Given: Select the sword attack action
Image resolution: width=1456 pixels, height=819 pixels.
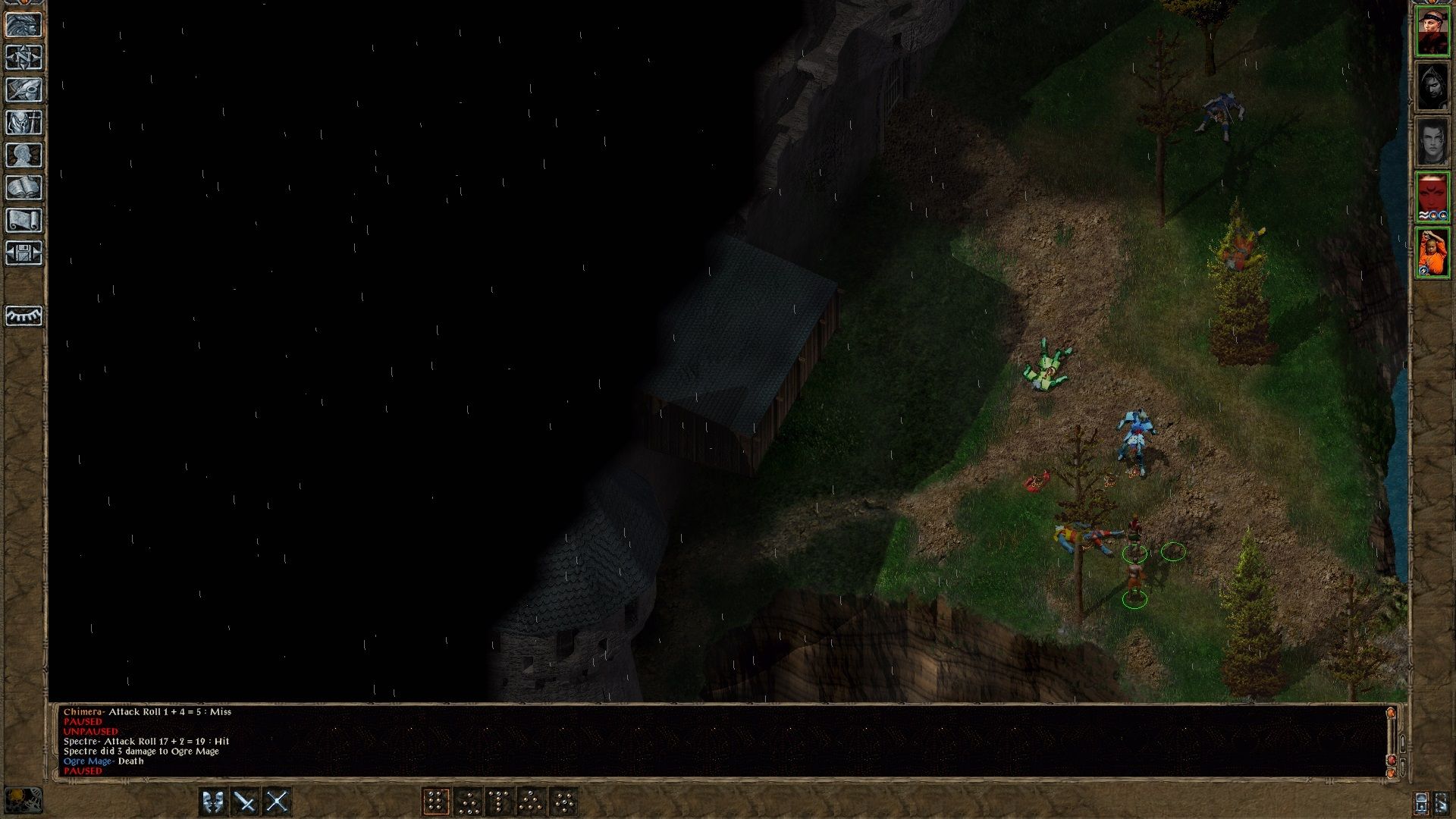Looking at the screenshot, I should pyautogui.click(x=245, y=800).
